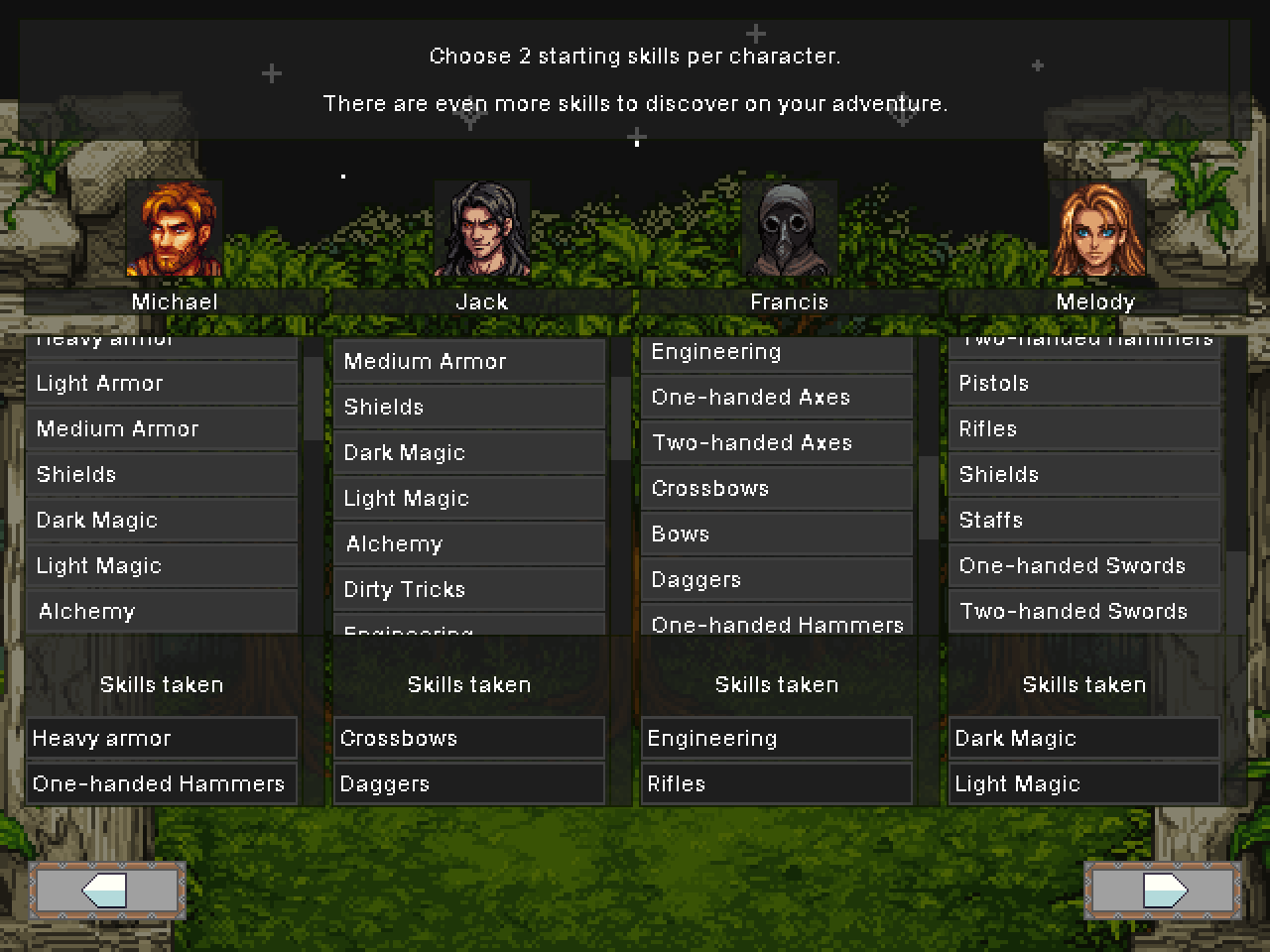Pick Alchemy in Michael's skill list
Screen dimensions: 1270x952
[162, 612]
